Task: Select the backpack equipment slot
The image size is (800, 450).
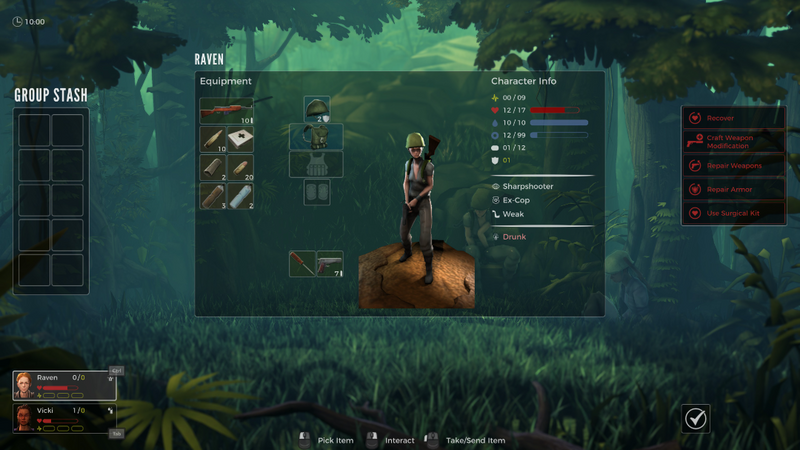Action: pyautogui.click(x=317, y=136)
